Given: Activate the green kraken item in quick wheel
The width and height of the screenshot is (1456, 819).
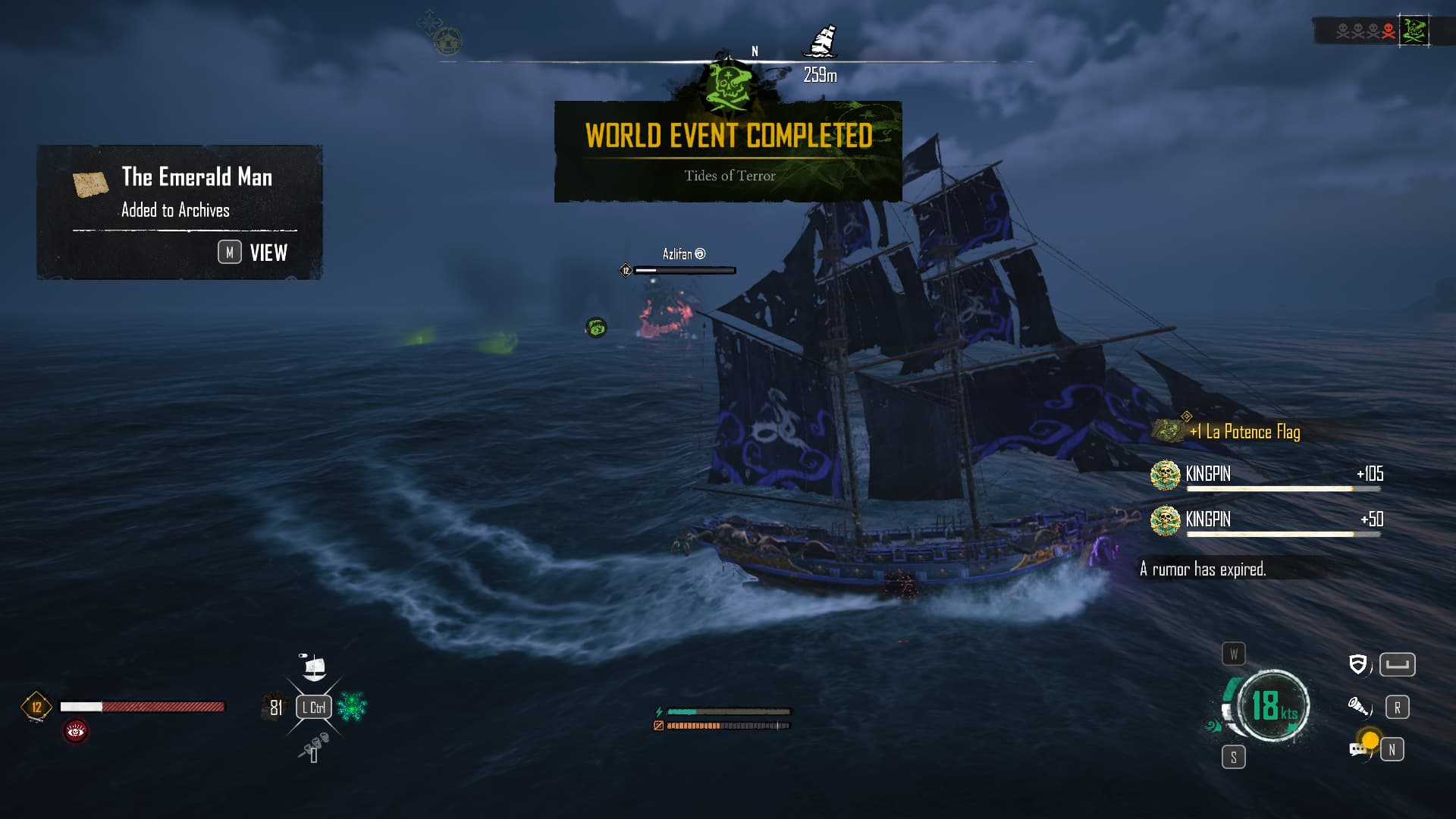Looking at the screenshot, I should click(x=352, y=707).
